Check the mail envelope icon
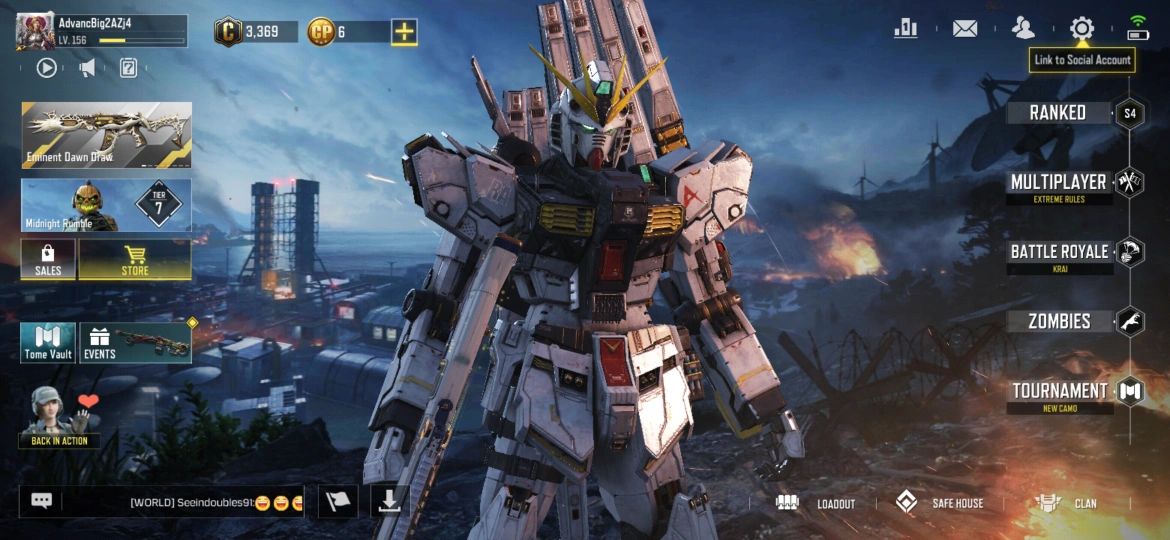This screenshot has width=1170, height=540. pyautogui.click(x=965, y=28)
